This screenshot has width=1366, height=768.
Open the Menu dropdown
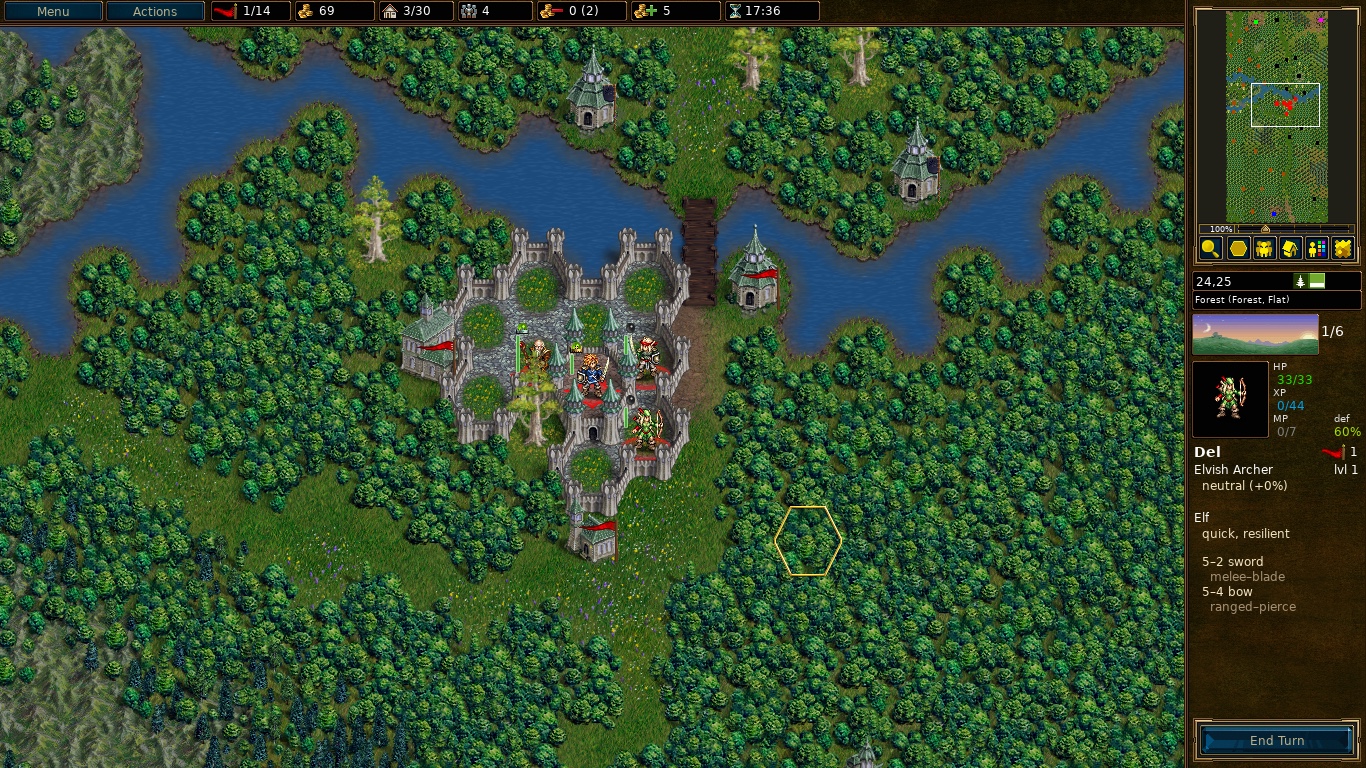coord(53,12)
